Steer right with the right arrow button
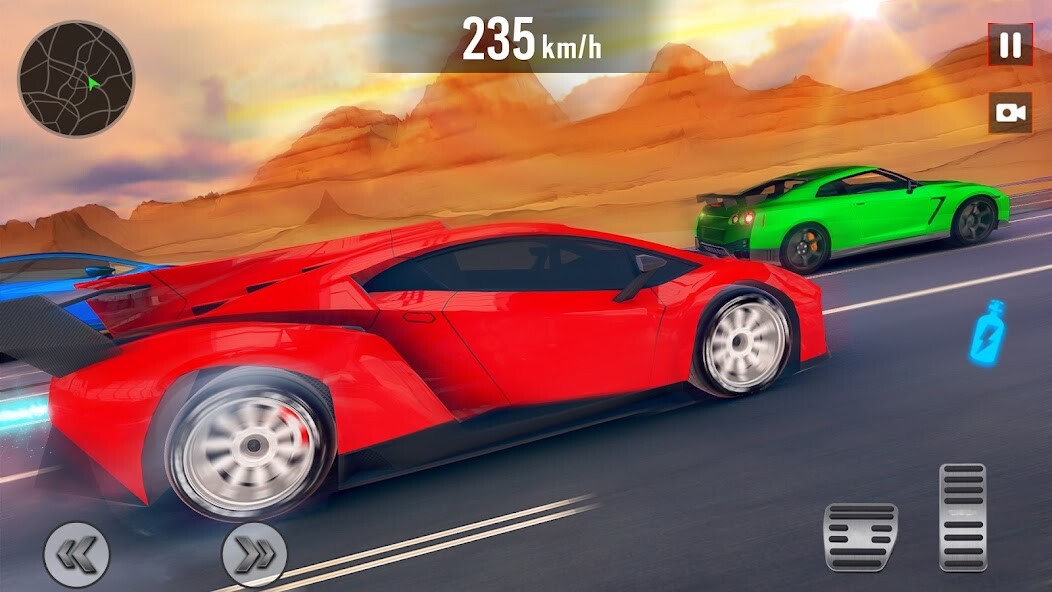The image size is (1052, 592). point(254,554)
